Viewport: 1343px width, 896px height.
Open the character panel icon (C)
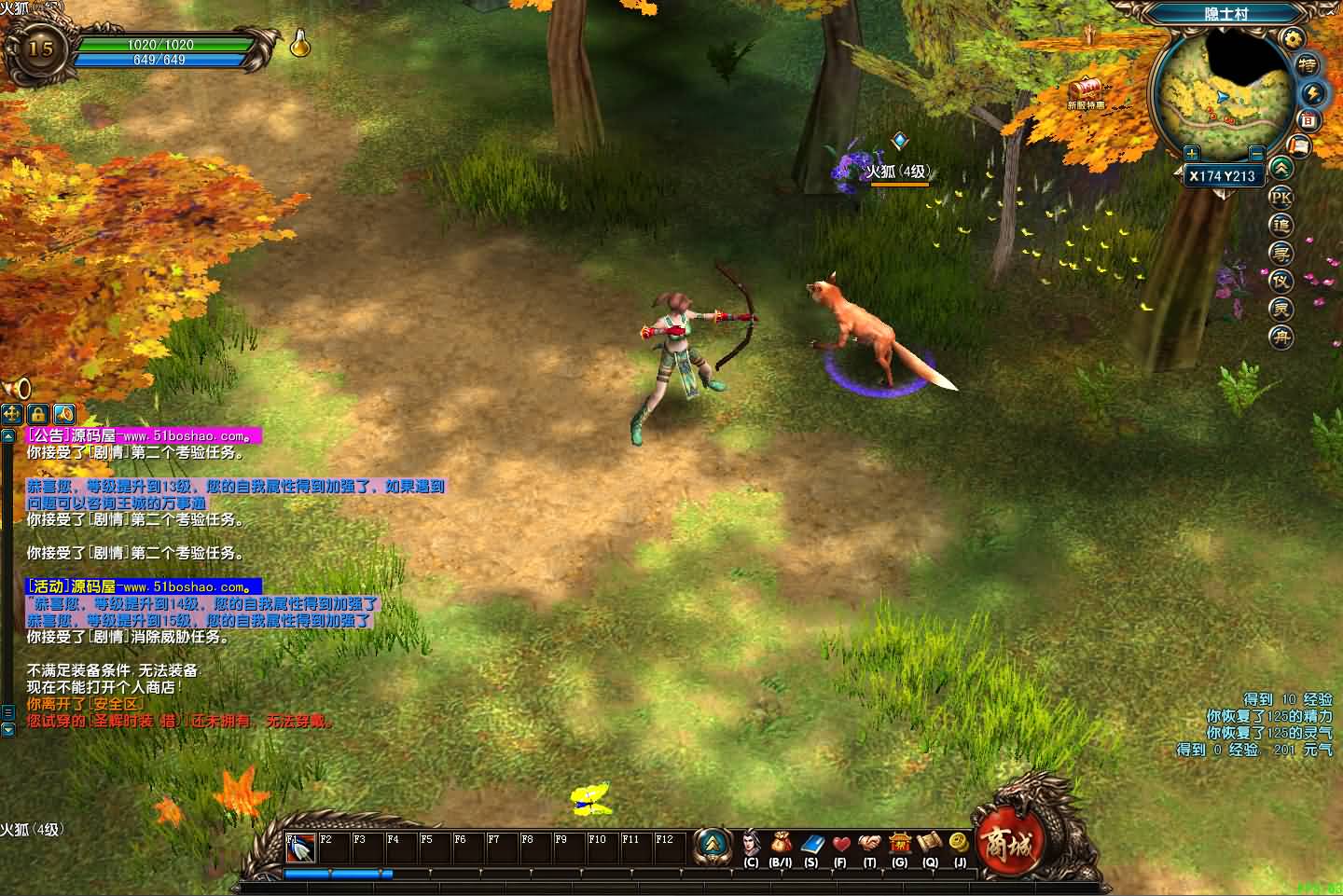click(x=751, y=845)
